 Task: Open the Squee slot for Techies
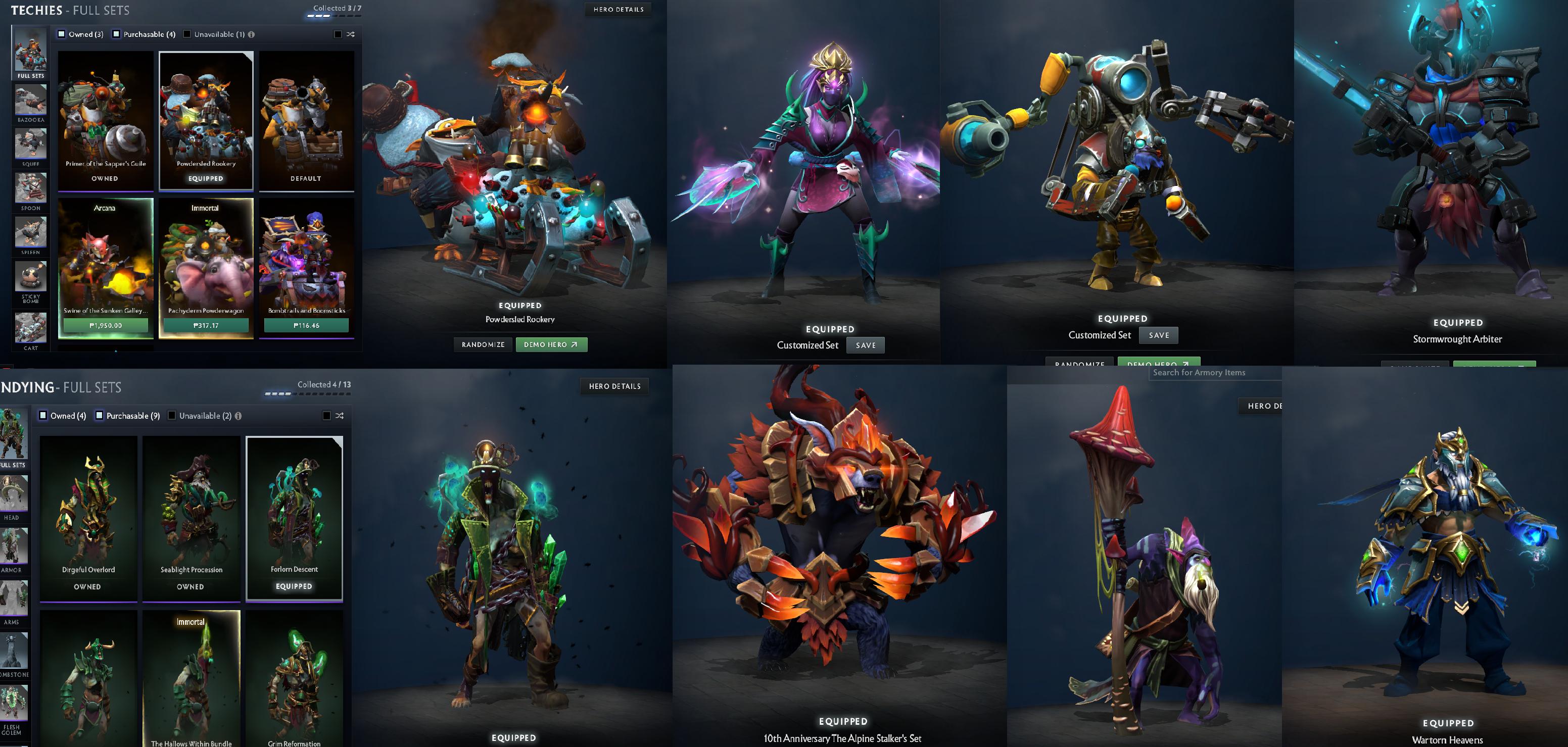point(30,144)
